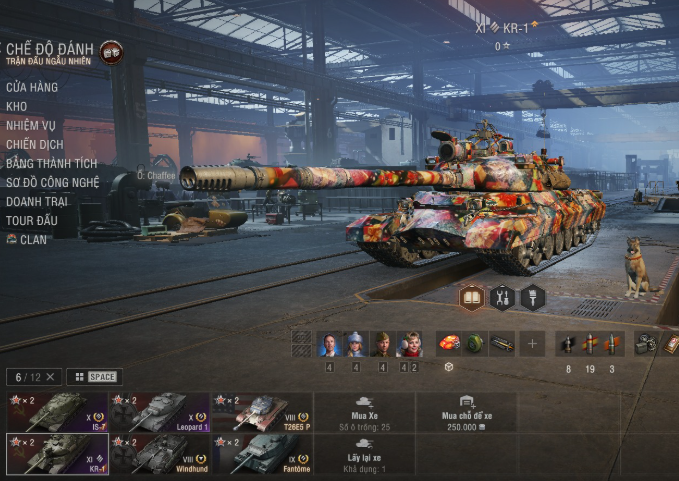Show the Bảng Thành Tích achievements page
Viewport: 679px width, 481px height.
tap(51, 163)
